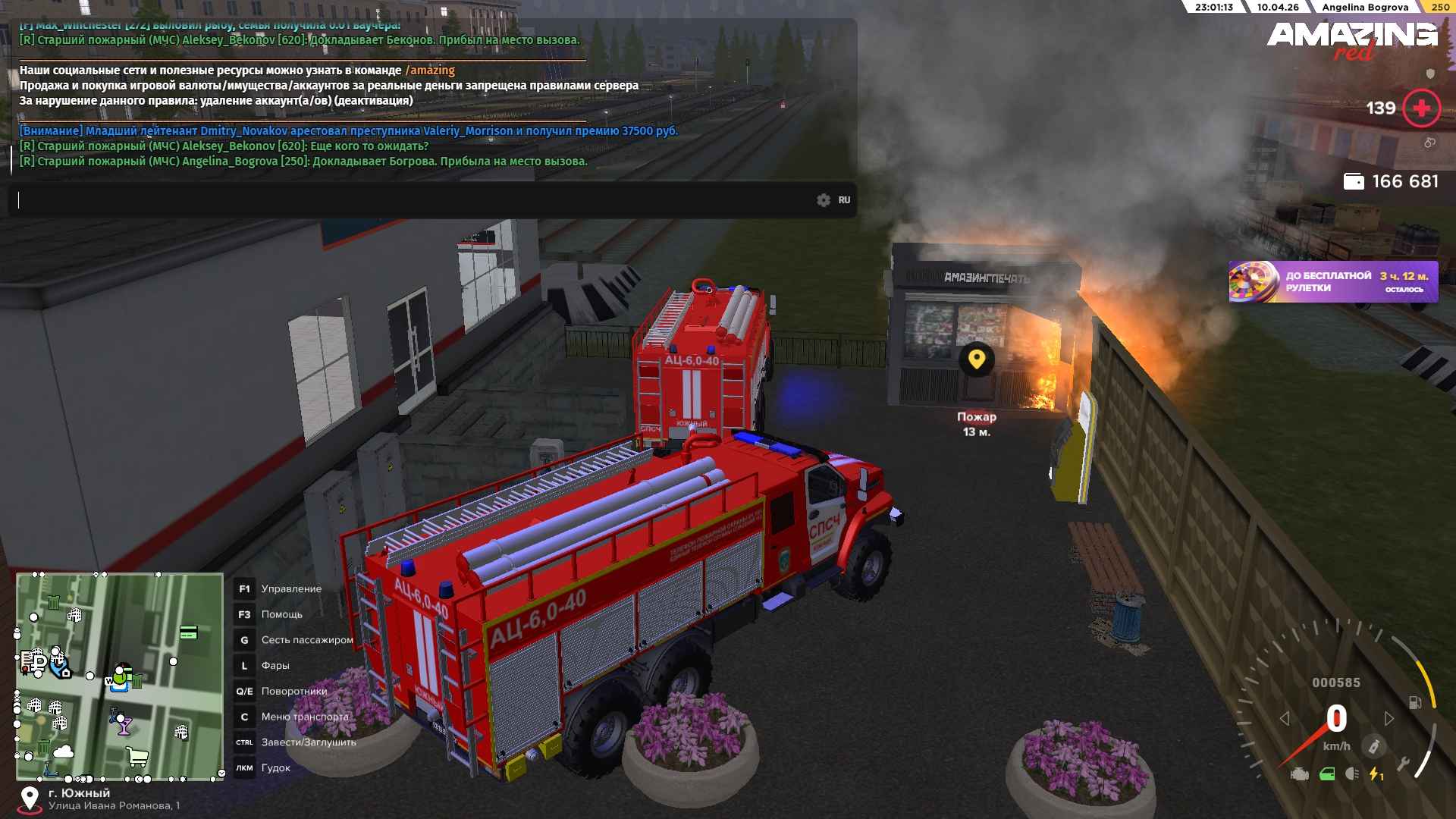Select the yellow fire waypoint marker
1456x819 pixels.
tap(976, 359)
